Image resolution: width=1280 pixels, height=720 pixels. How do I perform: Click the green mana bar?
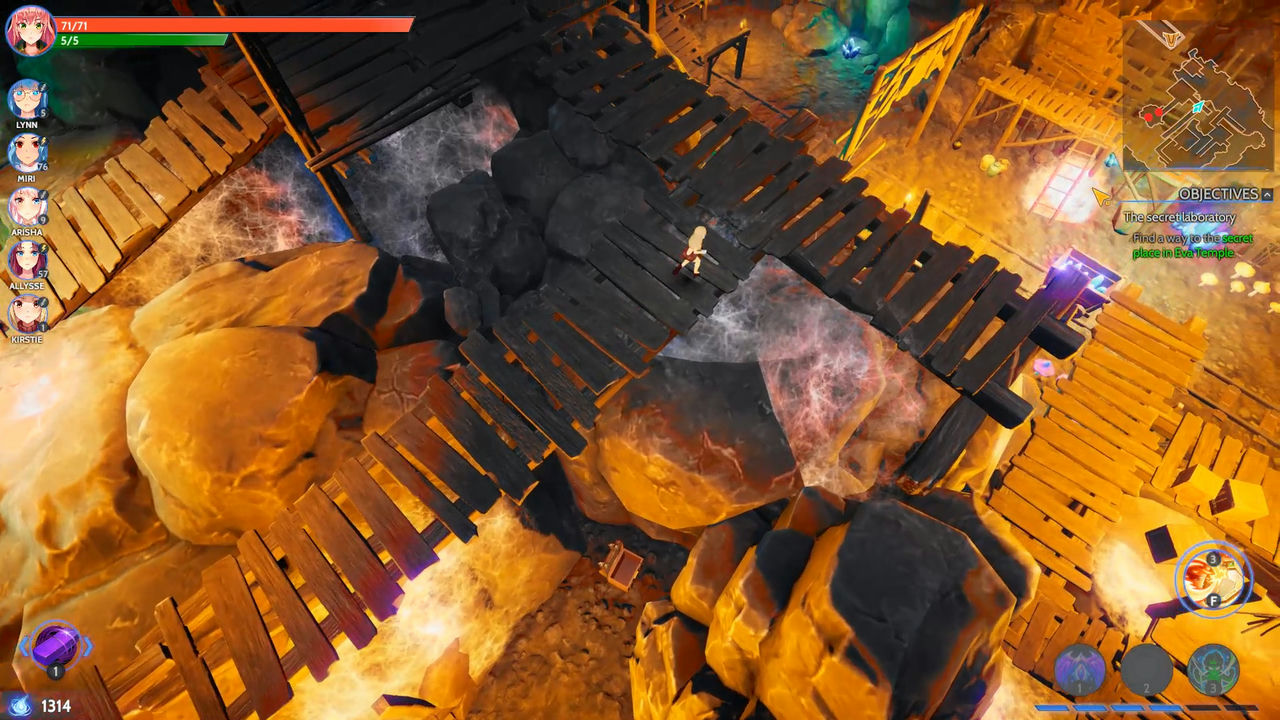pyautogui.click(x=140, y=42)
